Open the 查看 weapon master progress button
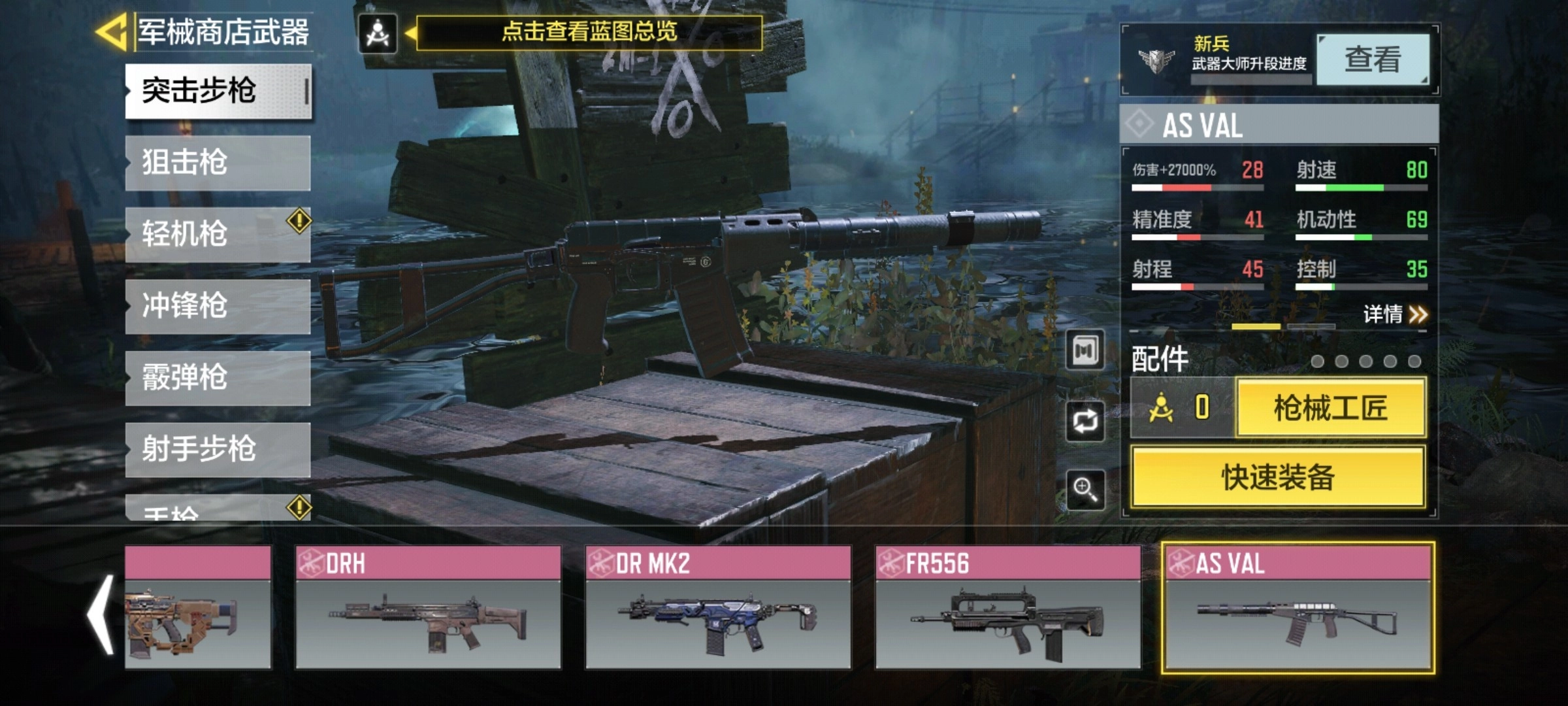The height and width of the screenshot is (706, 1568). click(x=1373, y=60)
